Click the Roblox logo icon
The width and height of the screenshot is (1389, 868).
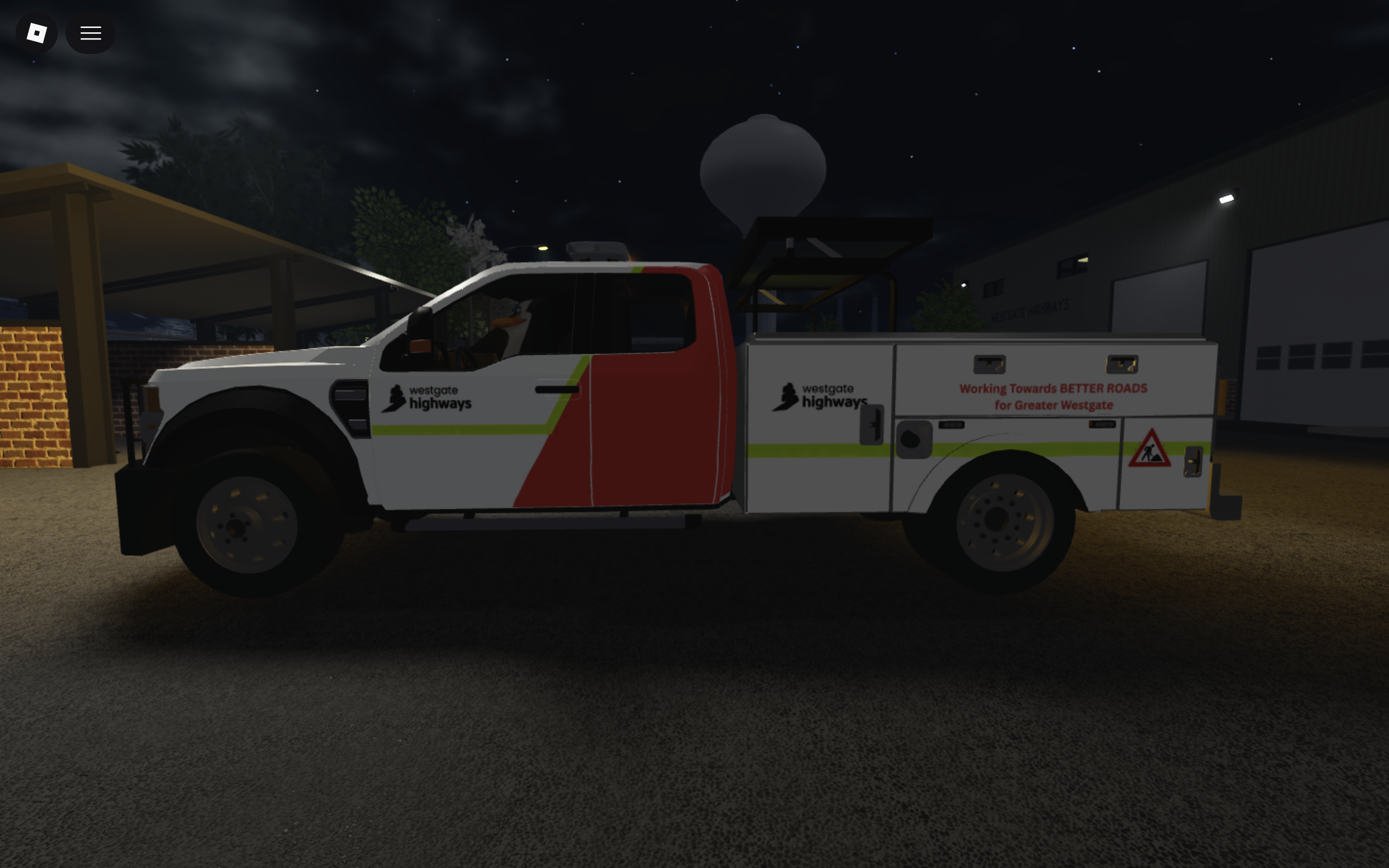point(36,33)
